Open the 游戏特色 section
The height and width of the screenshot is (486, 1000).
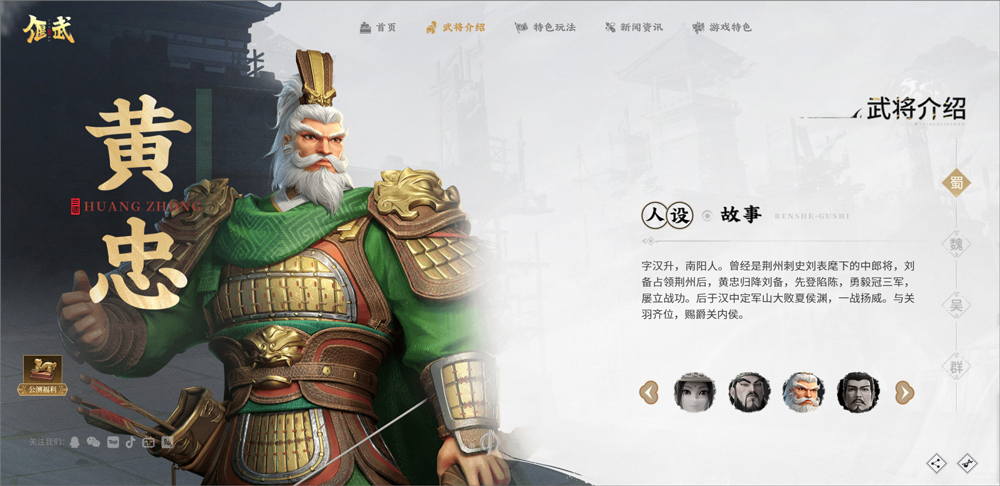coord(722,27)
